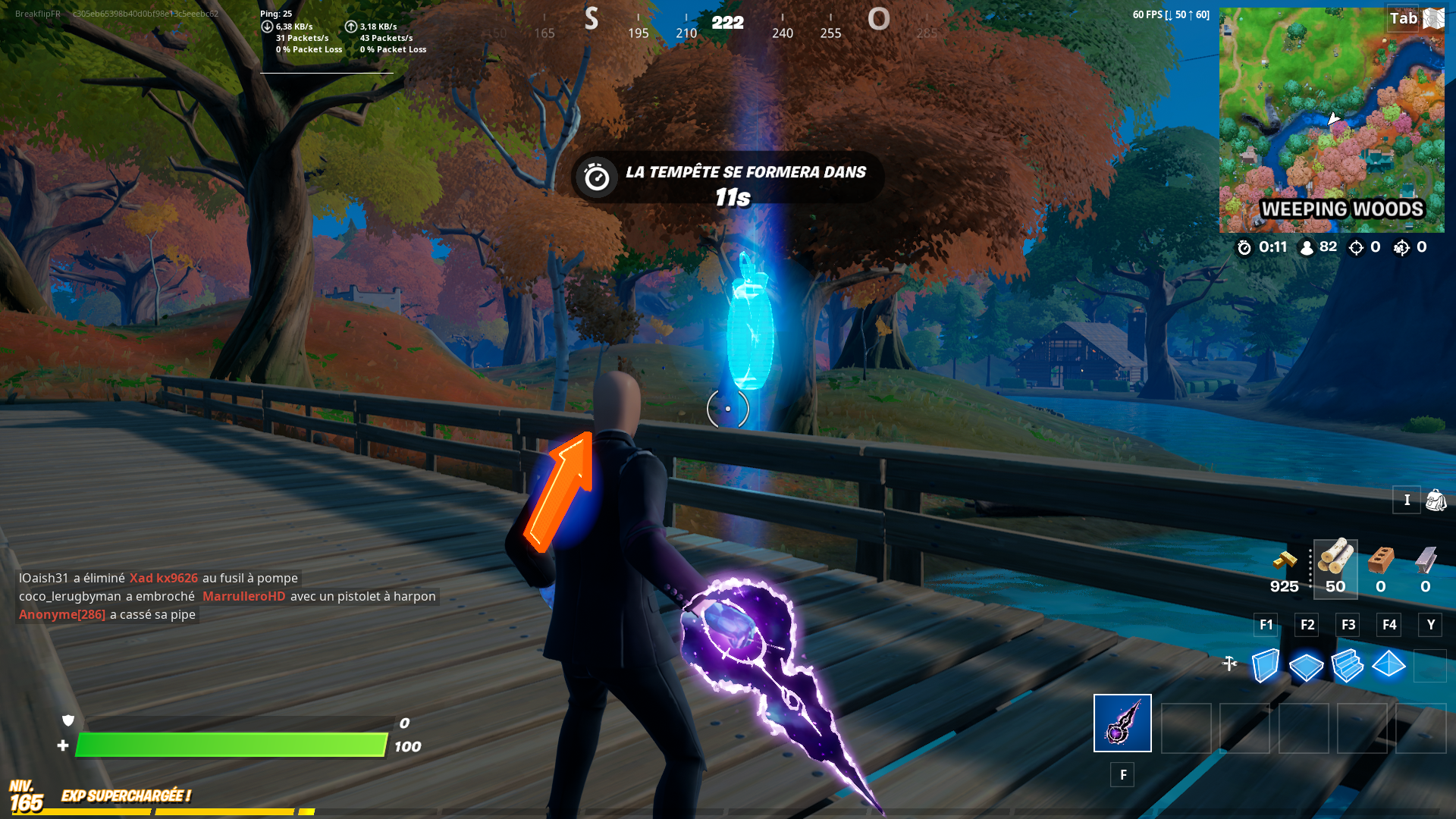The width and height of the screenshot is (1456, 819).
Task: Click the I inventory key indicator
Action: 1407,500
